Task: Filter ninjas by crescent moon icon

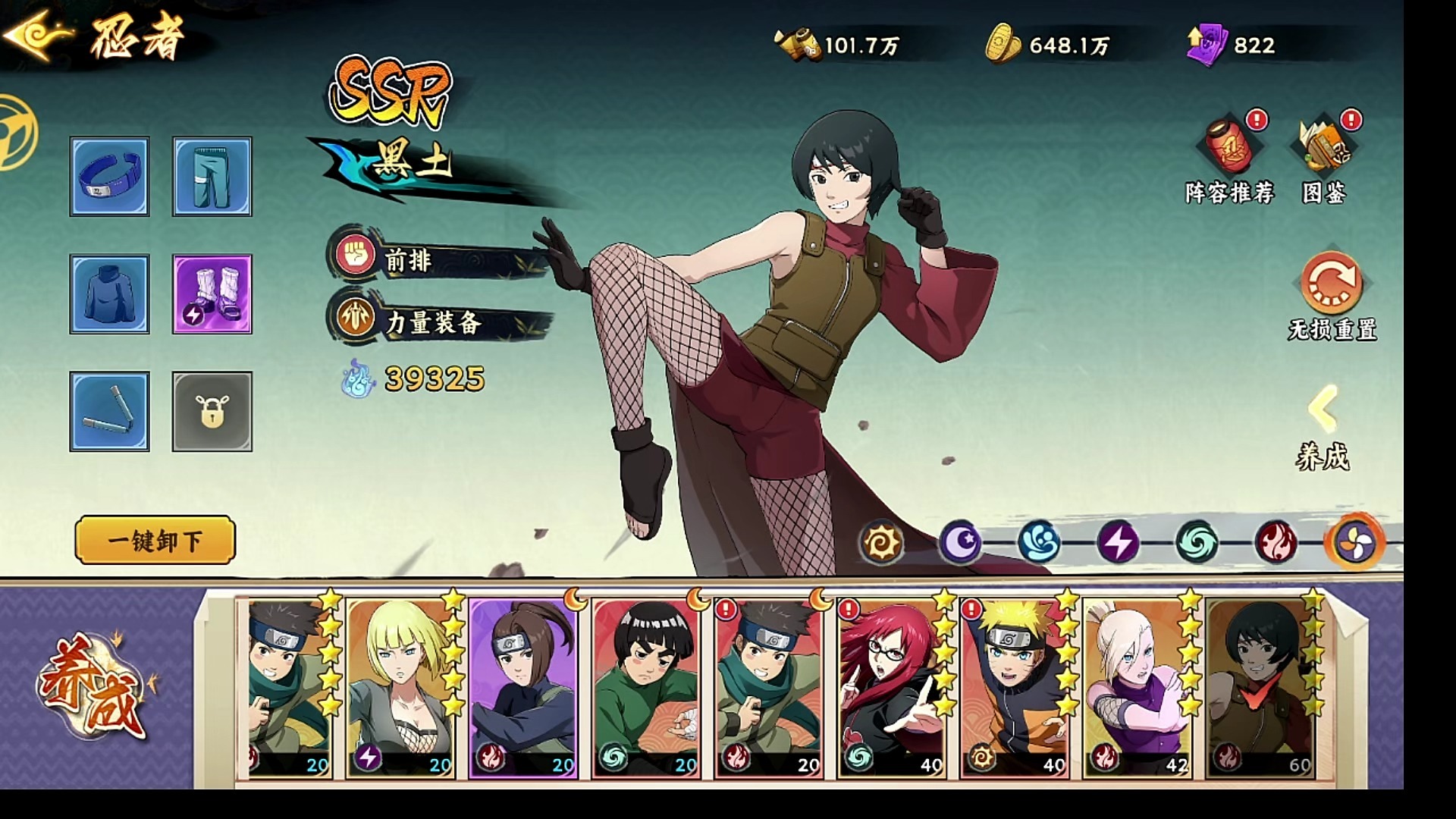Action: (960, 543)
